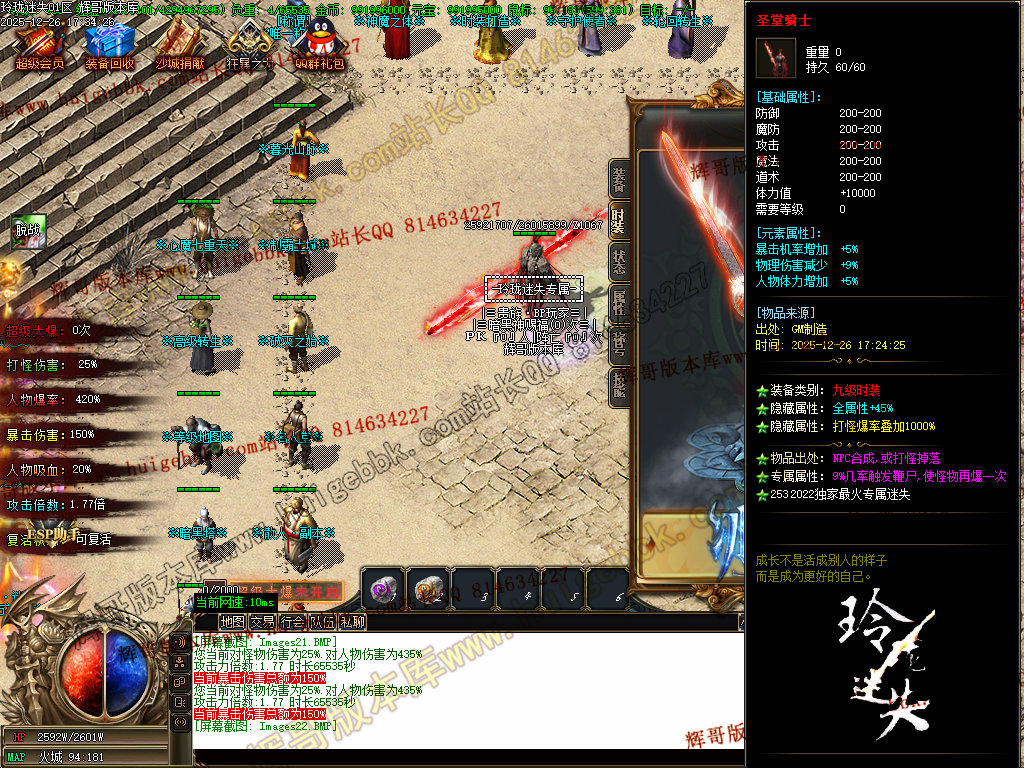Switch to the 装备 equipment tab
Image resolution: width=1024 pixels, height=768 pixels.
coord(620,180)
